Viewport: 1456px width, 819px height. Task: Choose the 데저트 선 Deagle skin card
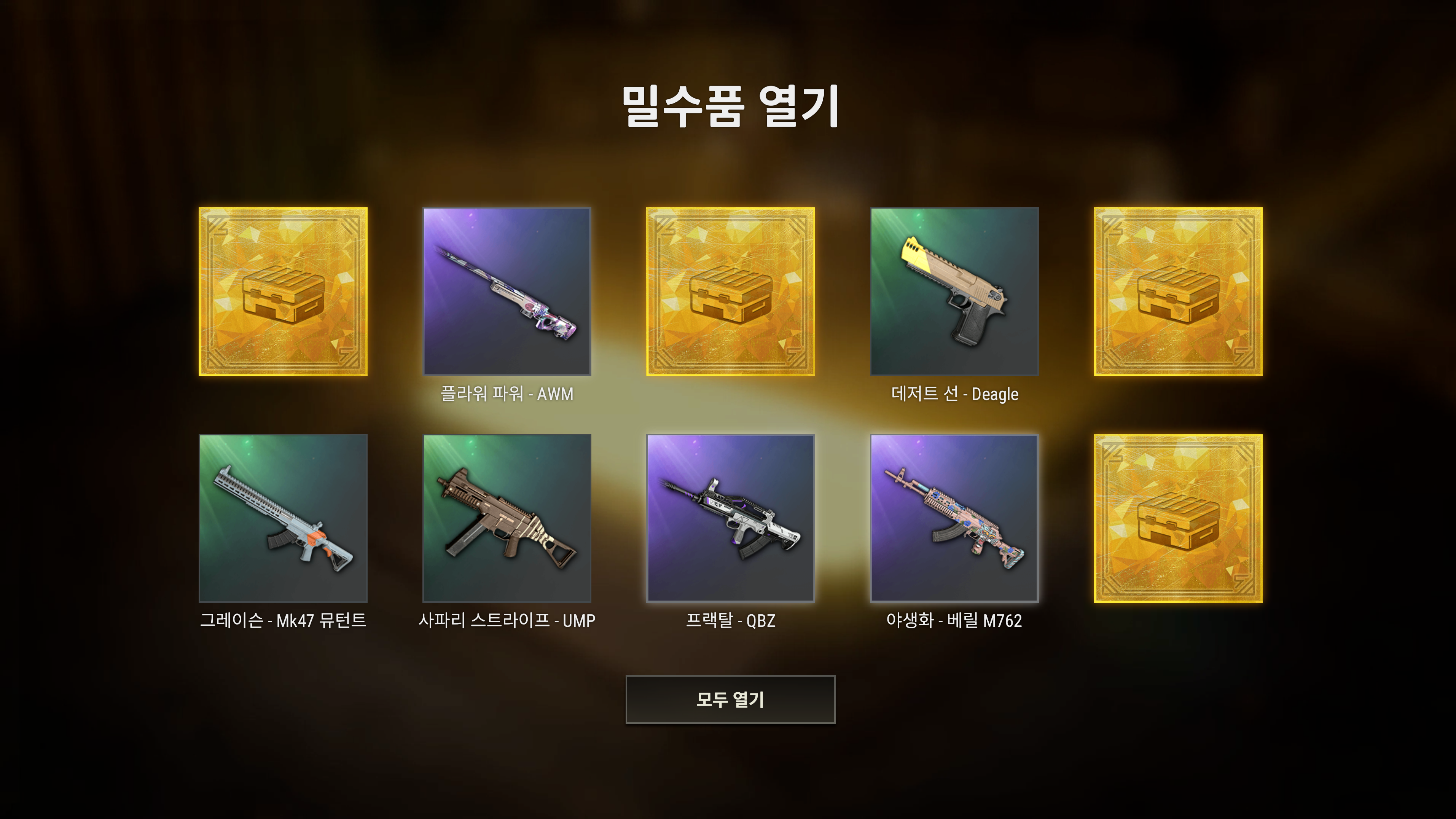pos(954,291)
